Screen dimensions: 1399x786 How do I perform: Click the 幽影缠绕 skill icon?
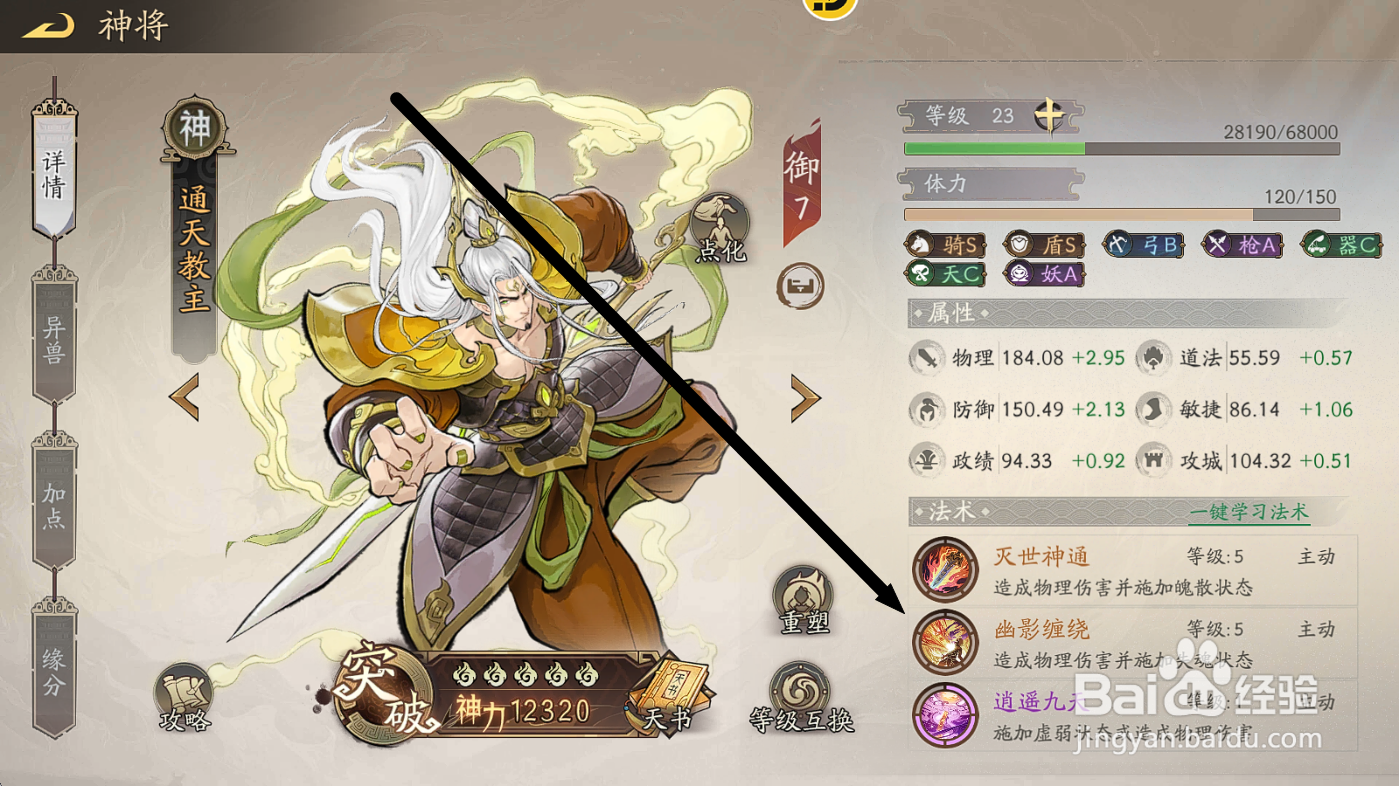945,641
